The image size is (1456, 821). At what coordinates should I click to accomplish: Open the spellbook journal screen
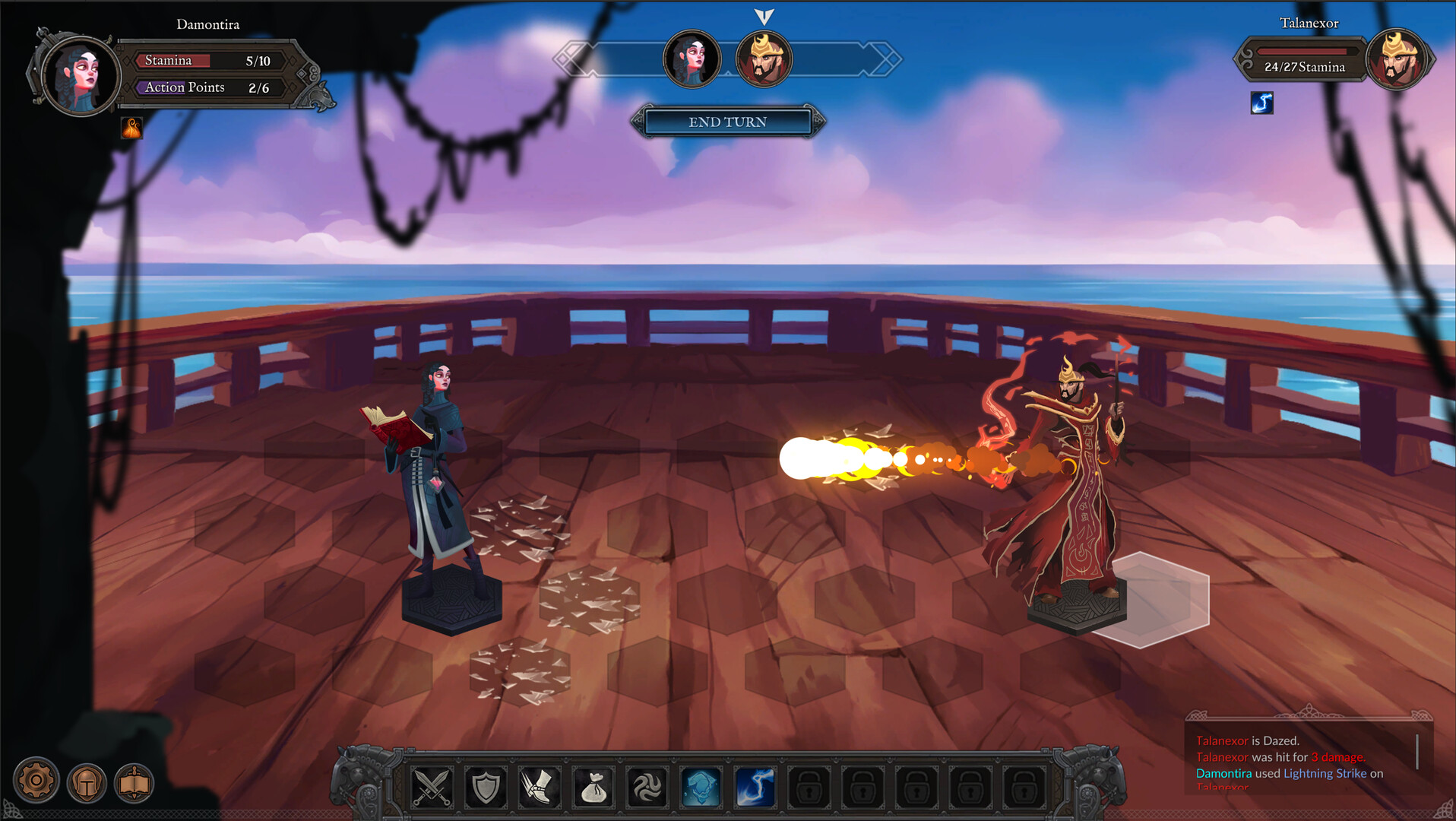point(135,781)
